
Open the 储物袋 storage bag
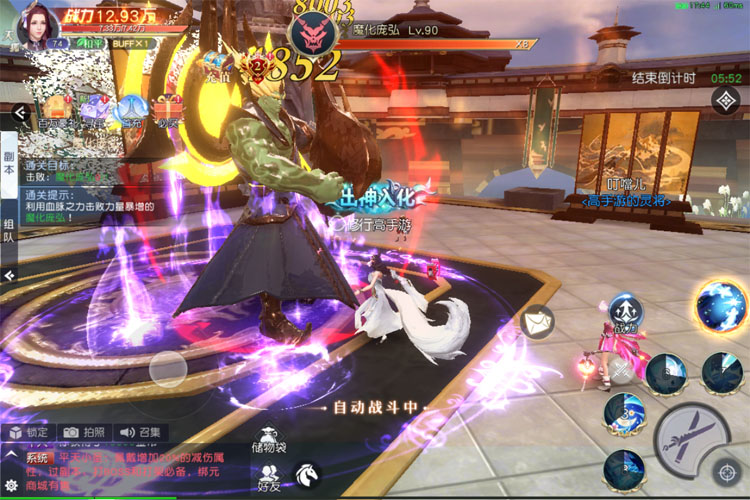(x=269, y=442)
